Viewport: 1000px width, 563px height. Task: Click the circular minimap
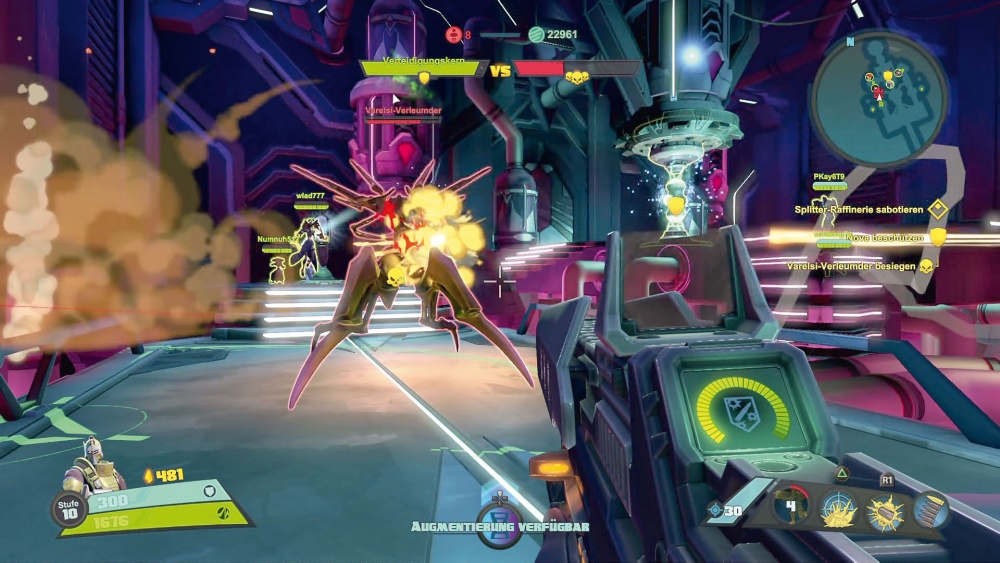(879, 99)
